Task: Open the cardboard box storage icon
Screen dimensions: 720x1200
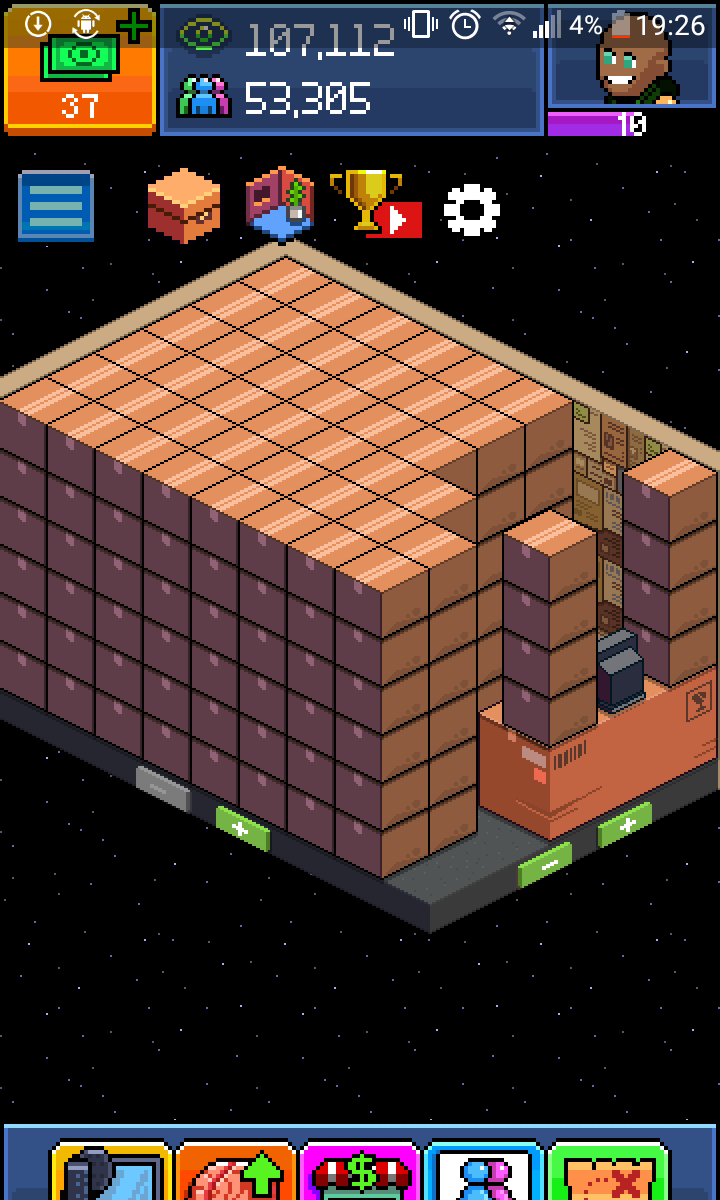Action: click(183, 205)
